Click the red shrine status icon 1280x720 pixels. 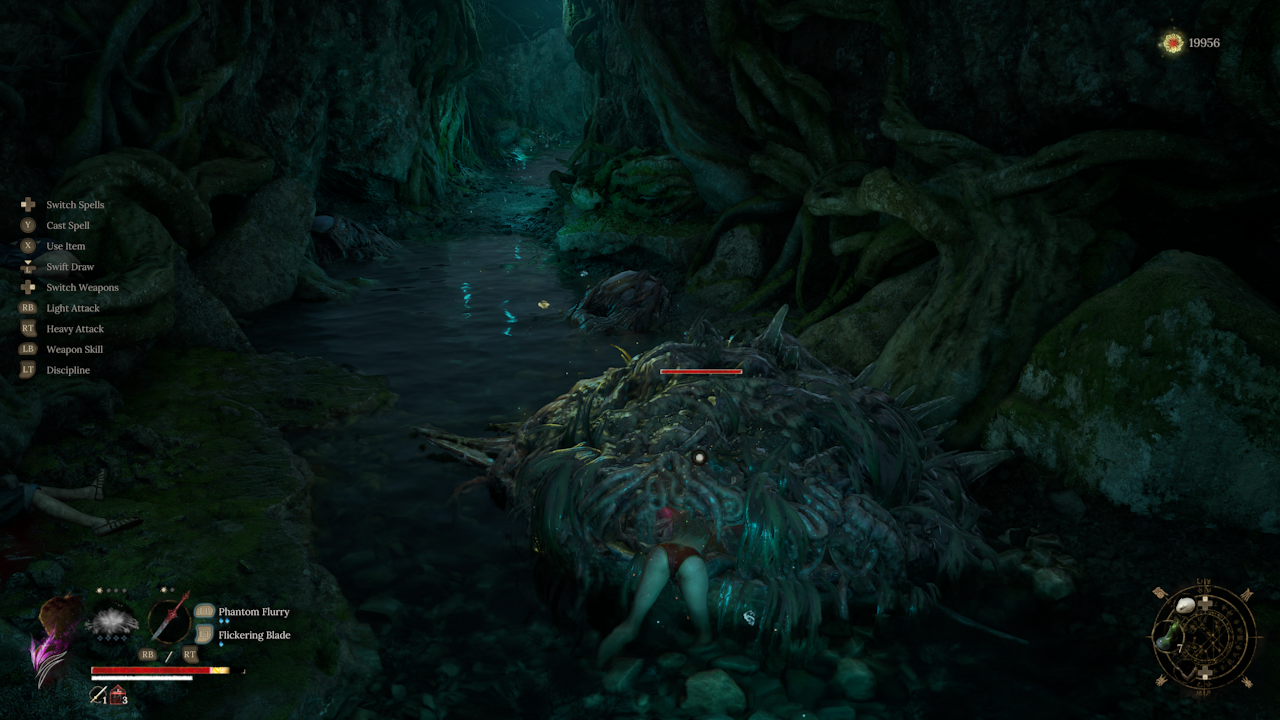(118, 694)
